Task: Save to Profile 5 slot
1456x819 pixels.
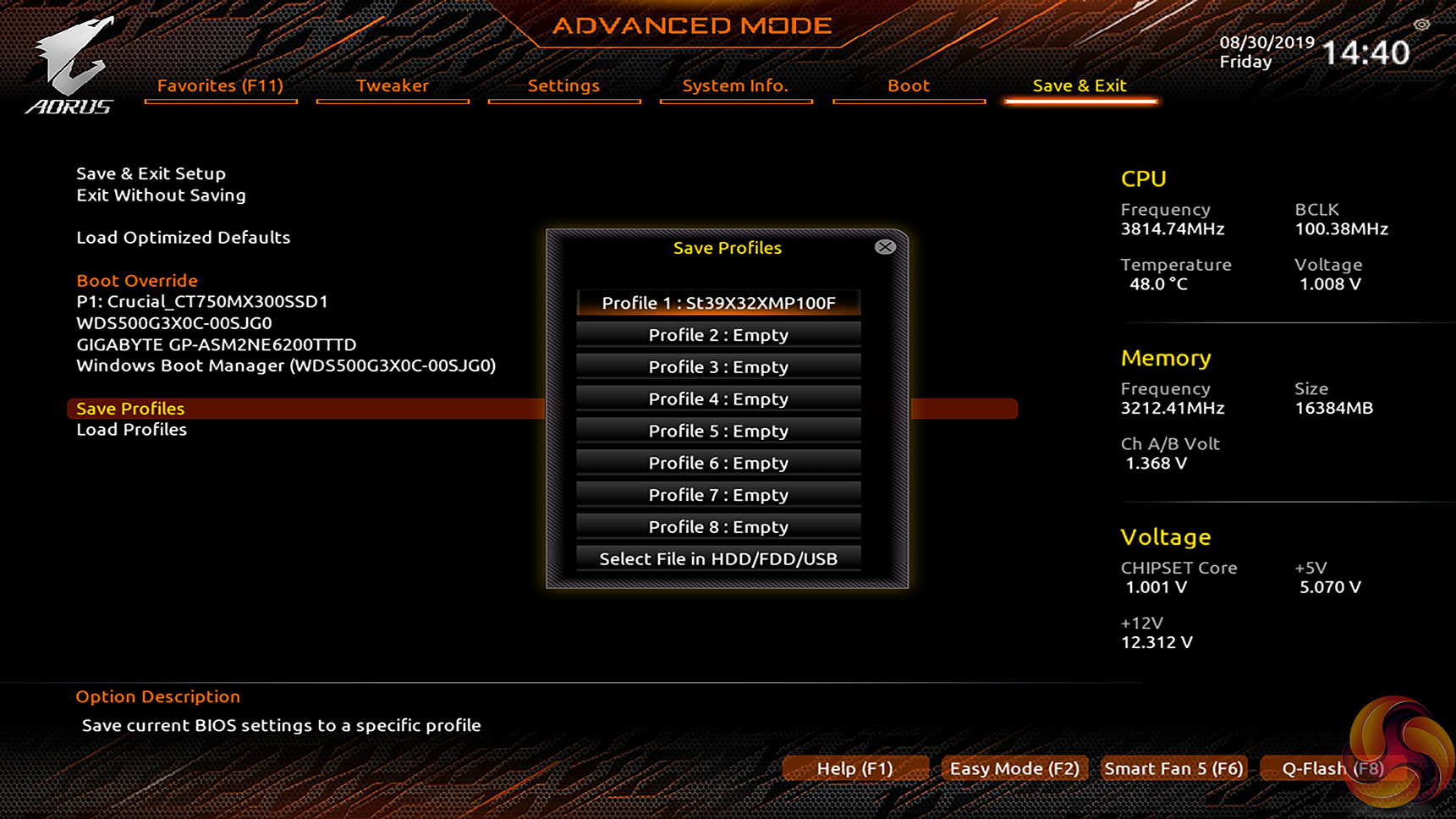Action: pos(718,431)
